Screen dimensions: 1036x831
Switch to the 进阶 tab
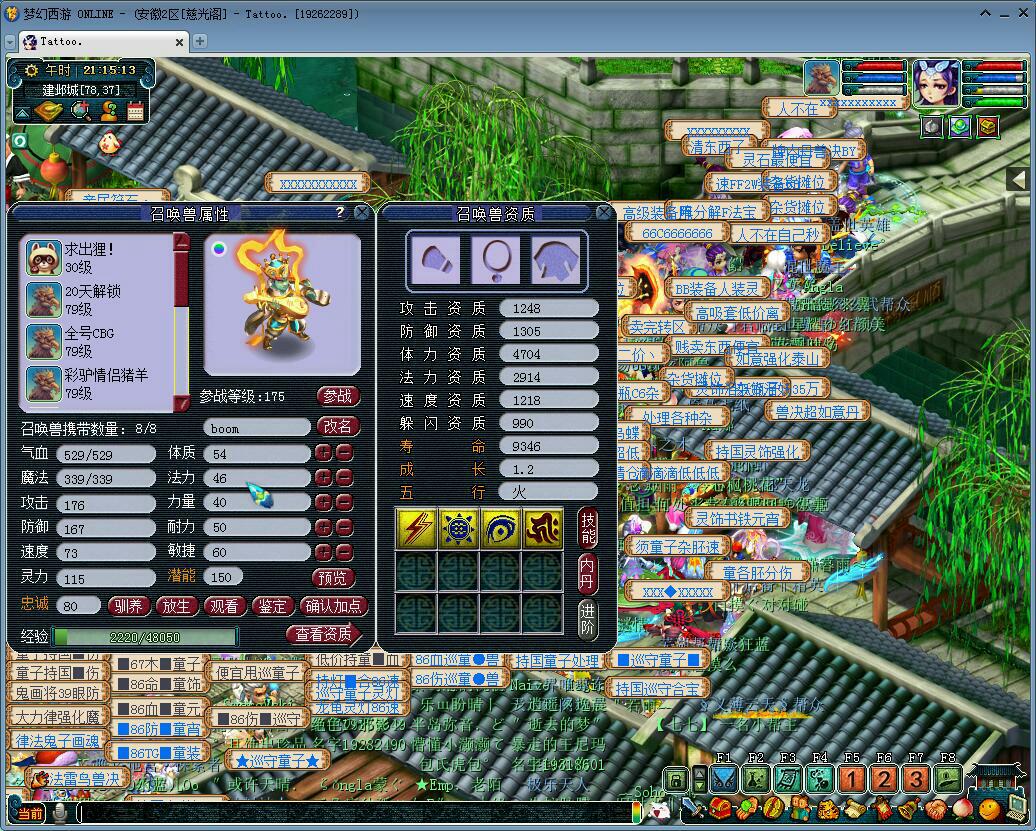(587, 619)
